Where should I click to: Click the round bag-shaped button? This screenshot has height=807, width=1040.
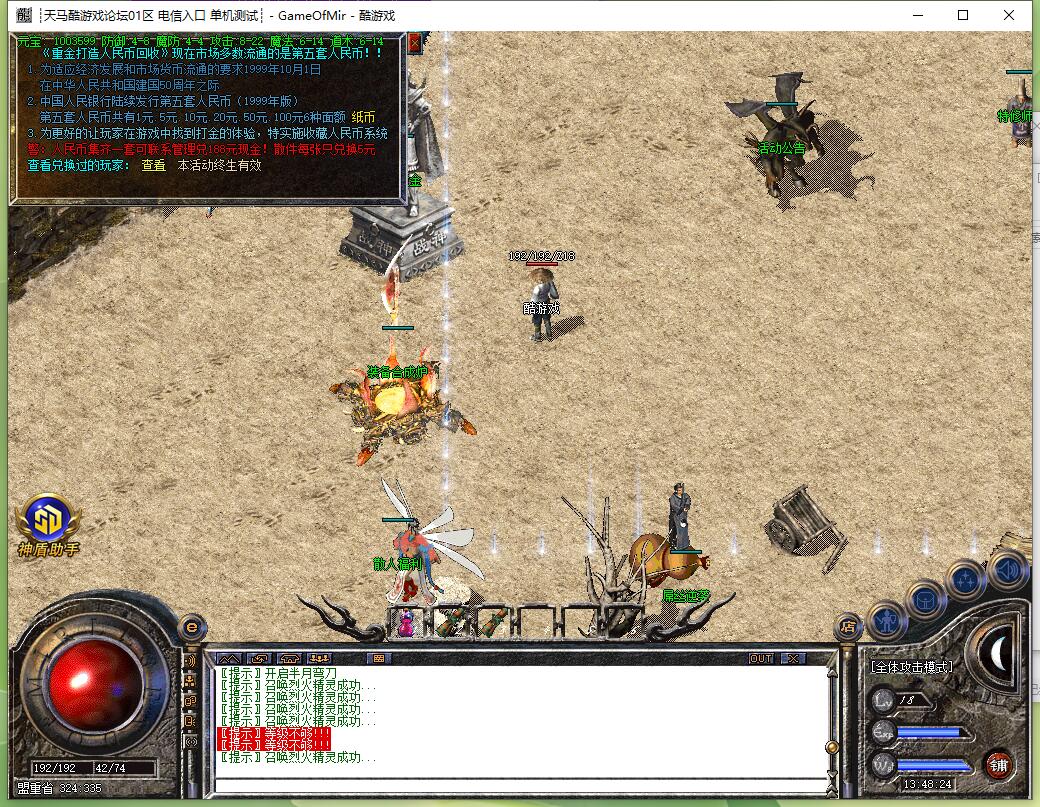point(926,600)
